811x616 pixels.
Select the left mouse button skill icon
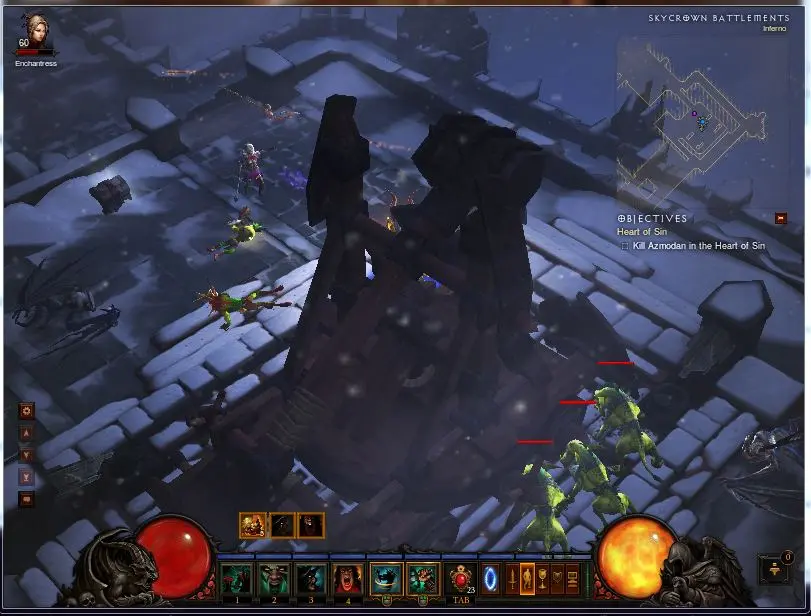(386, 579)
